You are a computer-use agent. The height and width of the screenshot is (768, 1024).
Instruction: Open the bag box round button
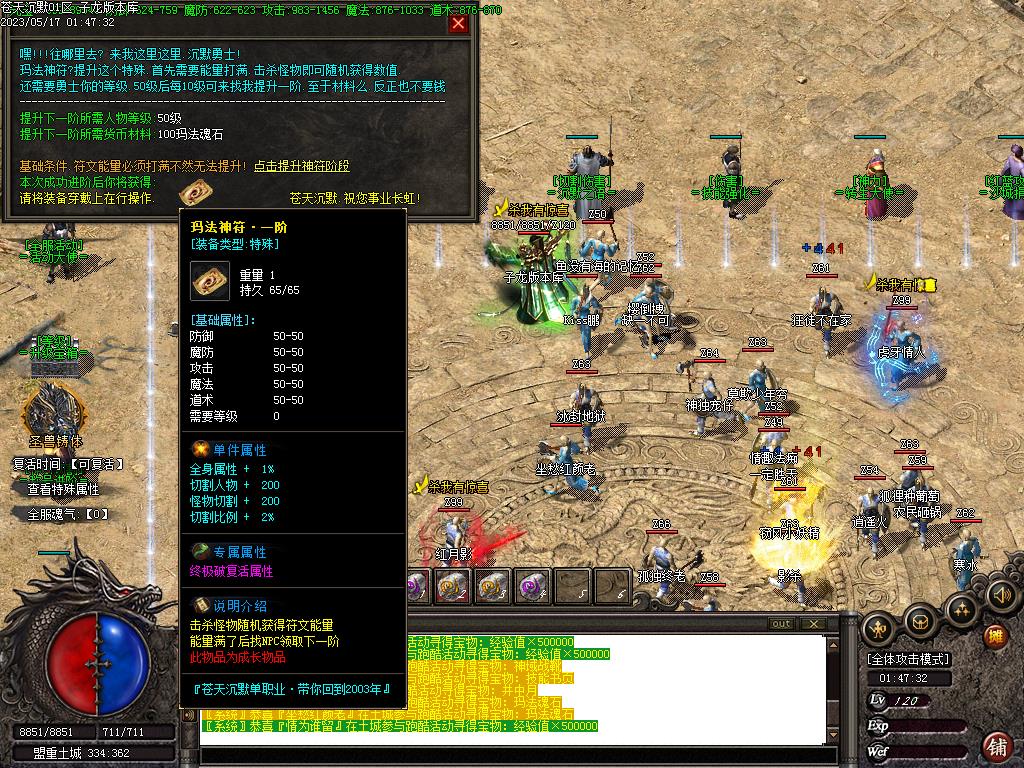coord(920,620)
